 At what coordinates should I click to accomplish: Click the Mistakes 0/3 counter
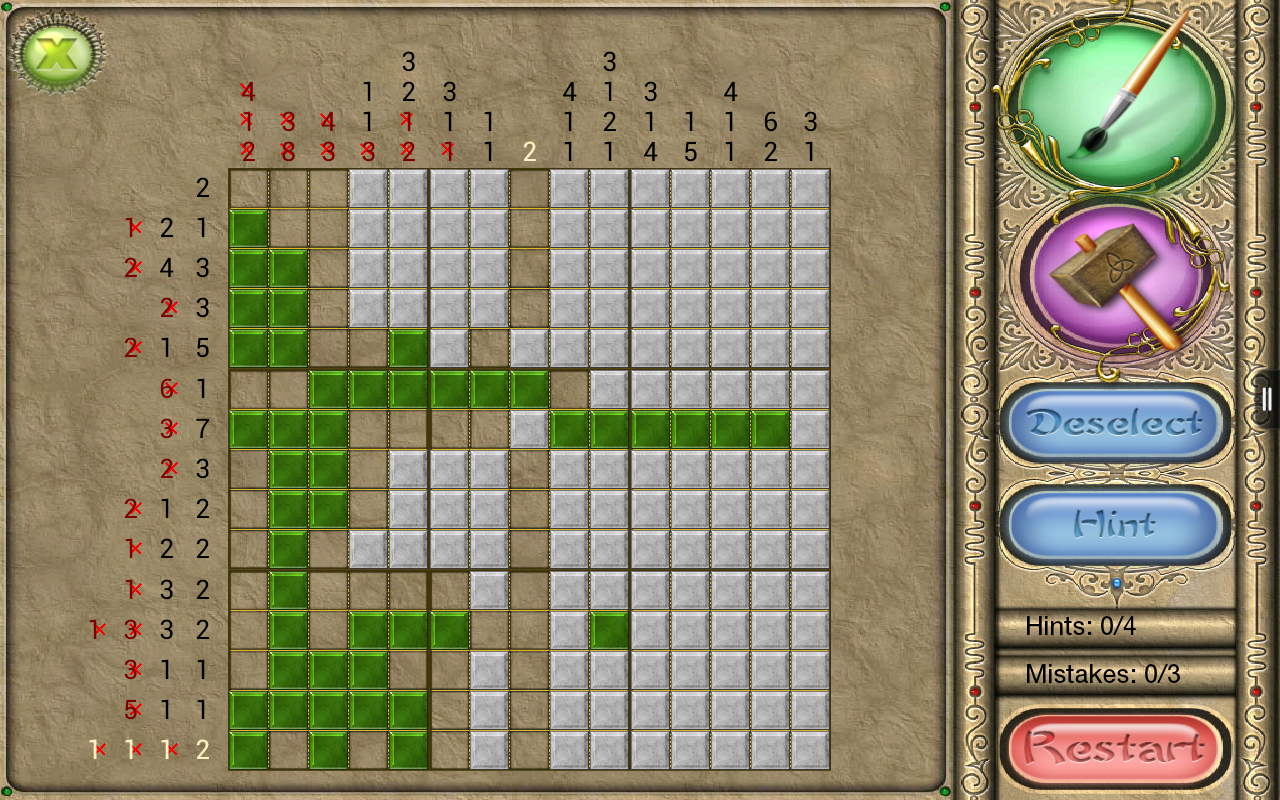pos(1106,675)
